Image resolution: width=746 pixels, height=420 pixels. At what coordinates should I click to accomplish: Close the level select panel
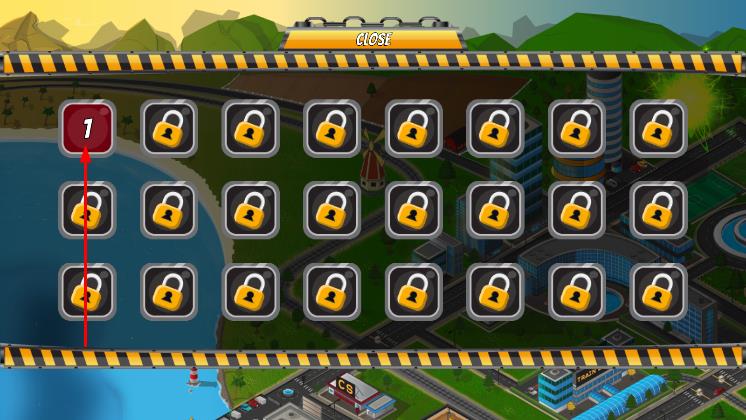point(373,40)
